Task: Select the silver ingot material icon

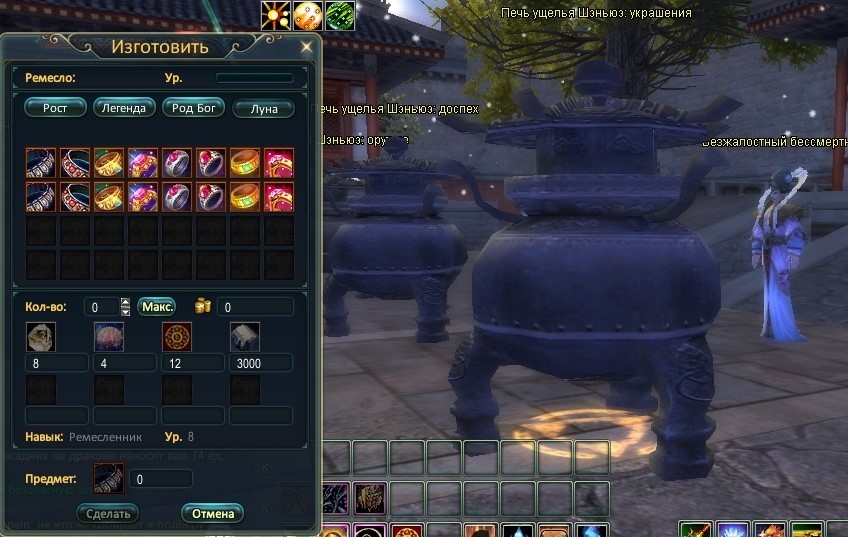Action: click(x=245, y=336)
